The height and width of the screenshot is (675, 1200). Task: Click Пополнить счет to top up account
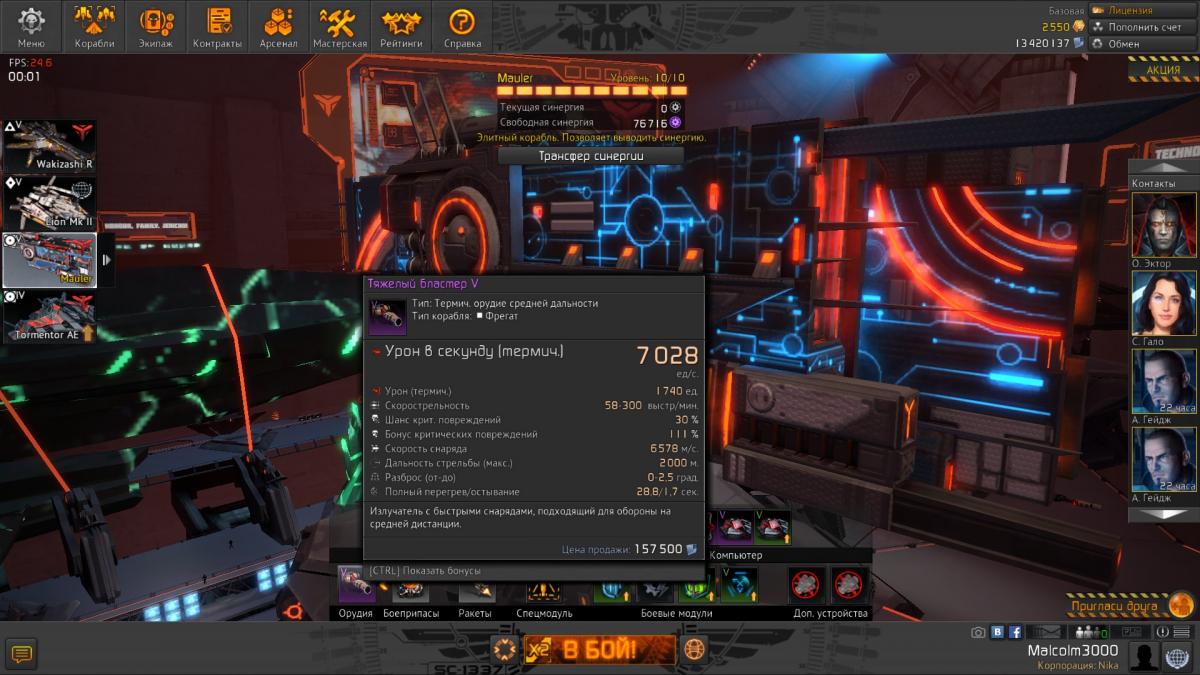[1143, 27]
